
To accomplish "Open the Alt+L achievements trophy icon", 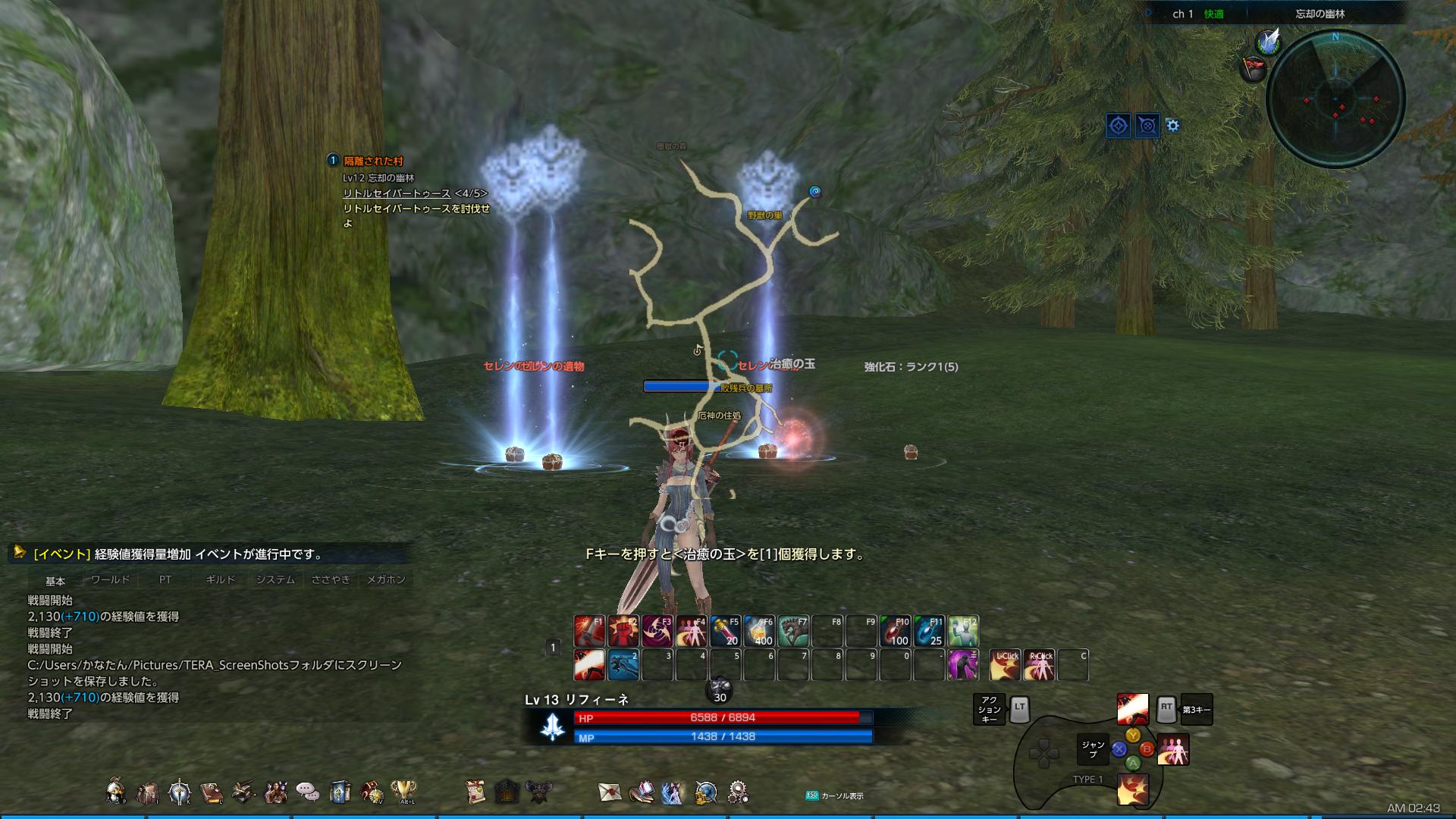I will [403, 790].
